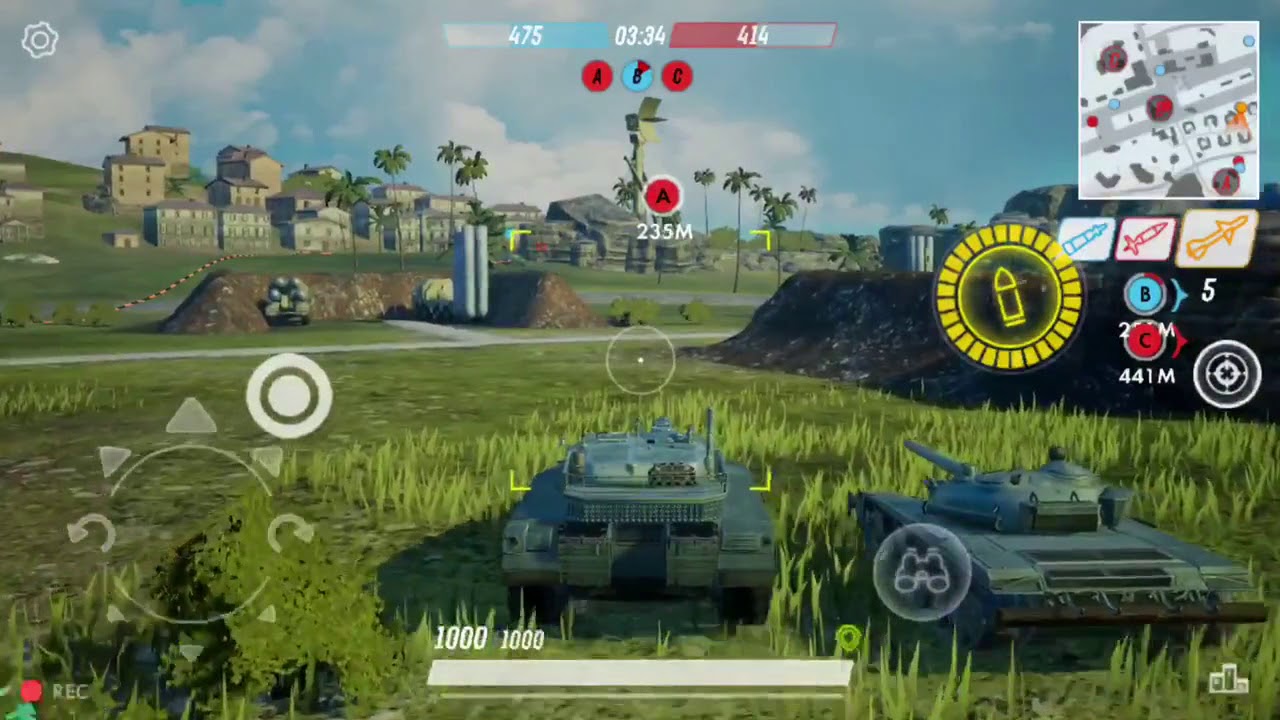Reverse with the down arrow
This screenshot has width=1280, height=720.
(190, 651)
